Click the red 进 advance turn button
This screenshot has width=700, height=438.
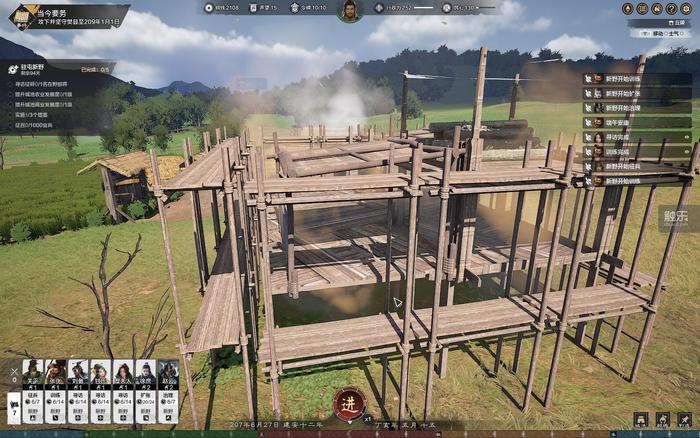point(349,403)
